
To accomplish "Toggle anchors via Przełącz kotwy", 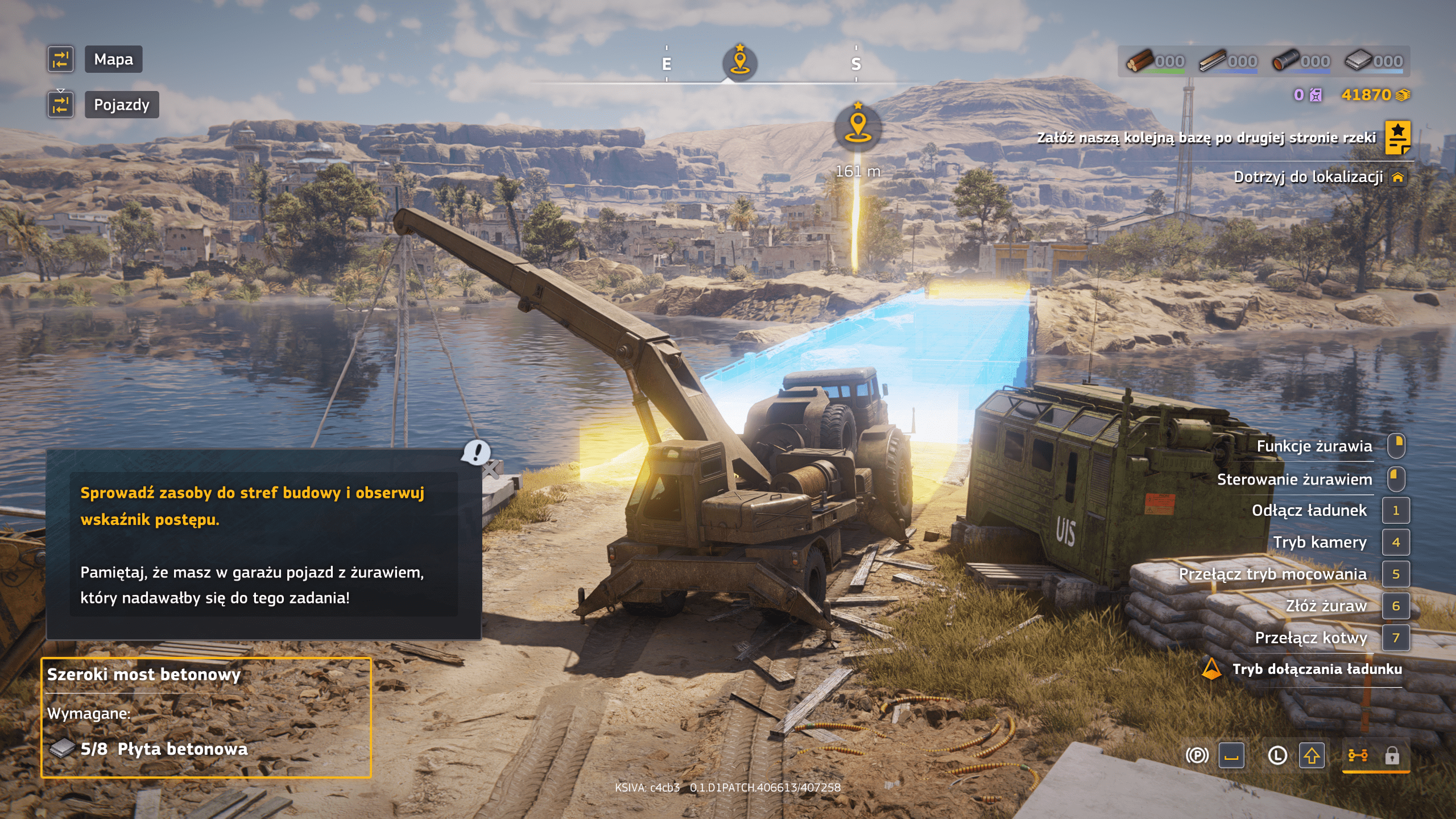I will tap(1311, 638).
